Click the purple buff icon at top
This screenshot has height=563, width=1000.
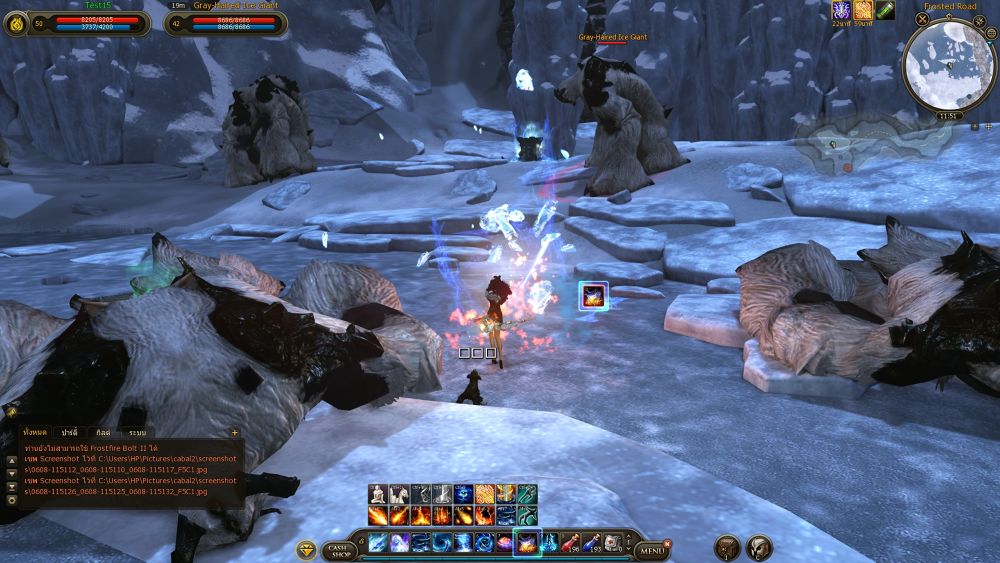point(841,10)
